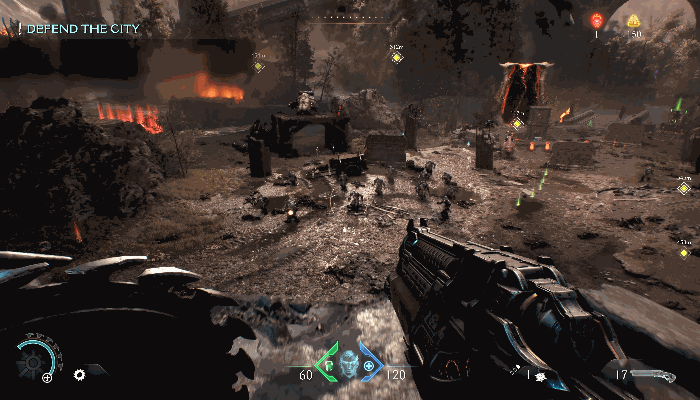Select the grenade explosive icon

point(541,375)
